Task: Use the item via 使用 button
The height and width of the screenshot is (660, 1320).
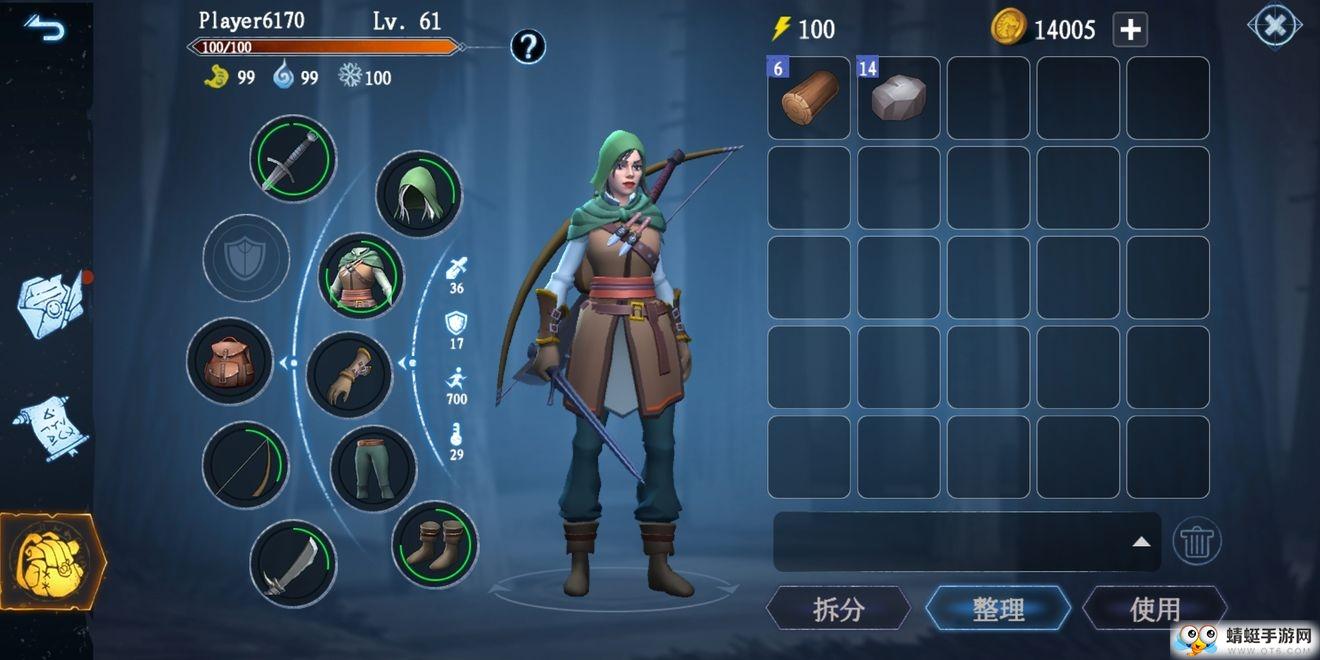Action: click(x=1154, y=608)
